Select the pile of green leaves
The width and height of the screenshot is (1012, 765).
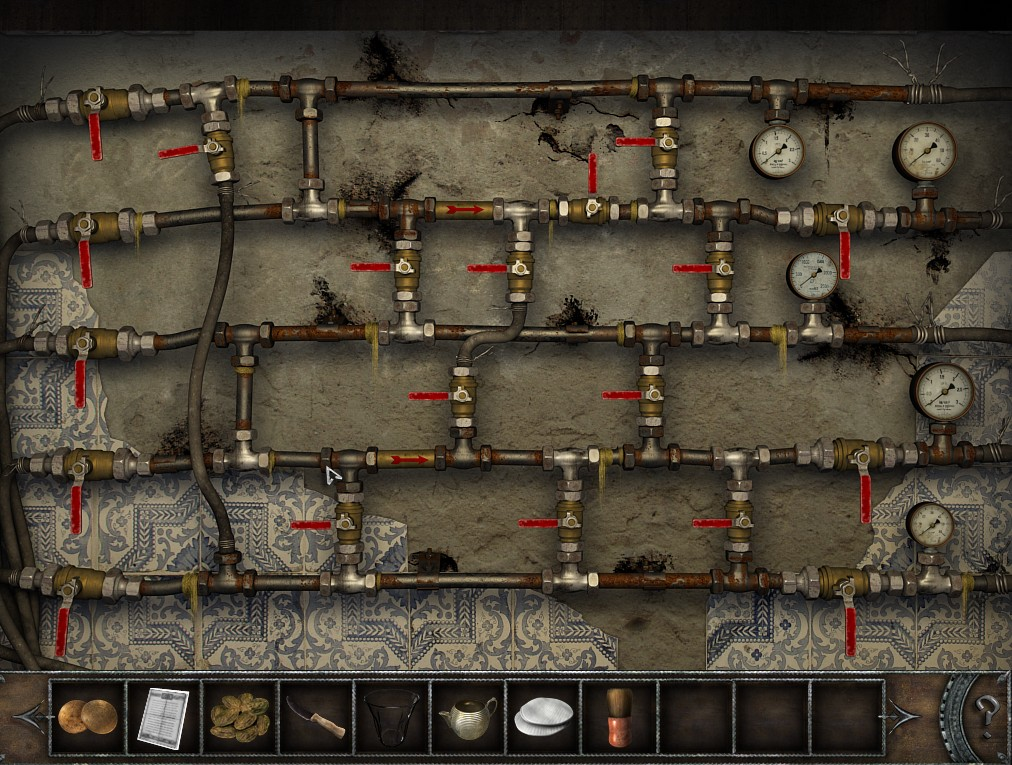239,717
